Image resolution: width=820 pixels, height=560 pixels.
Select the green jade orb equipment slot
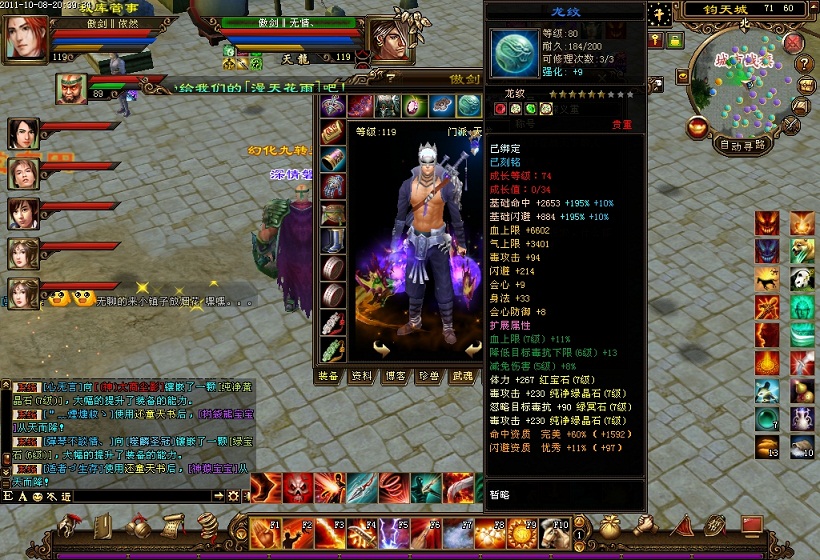pyautogui.click(x=469, y=105)
